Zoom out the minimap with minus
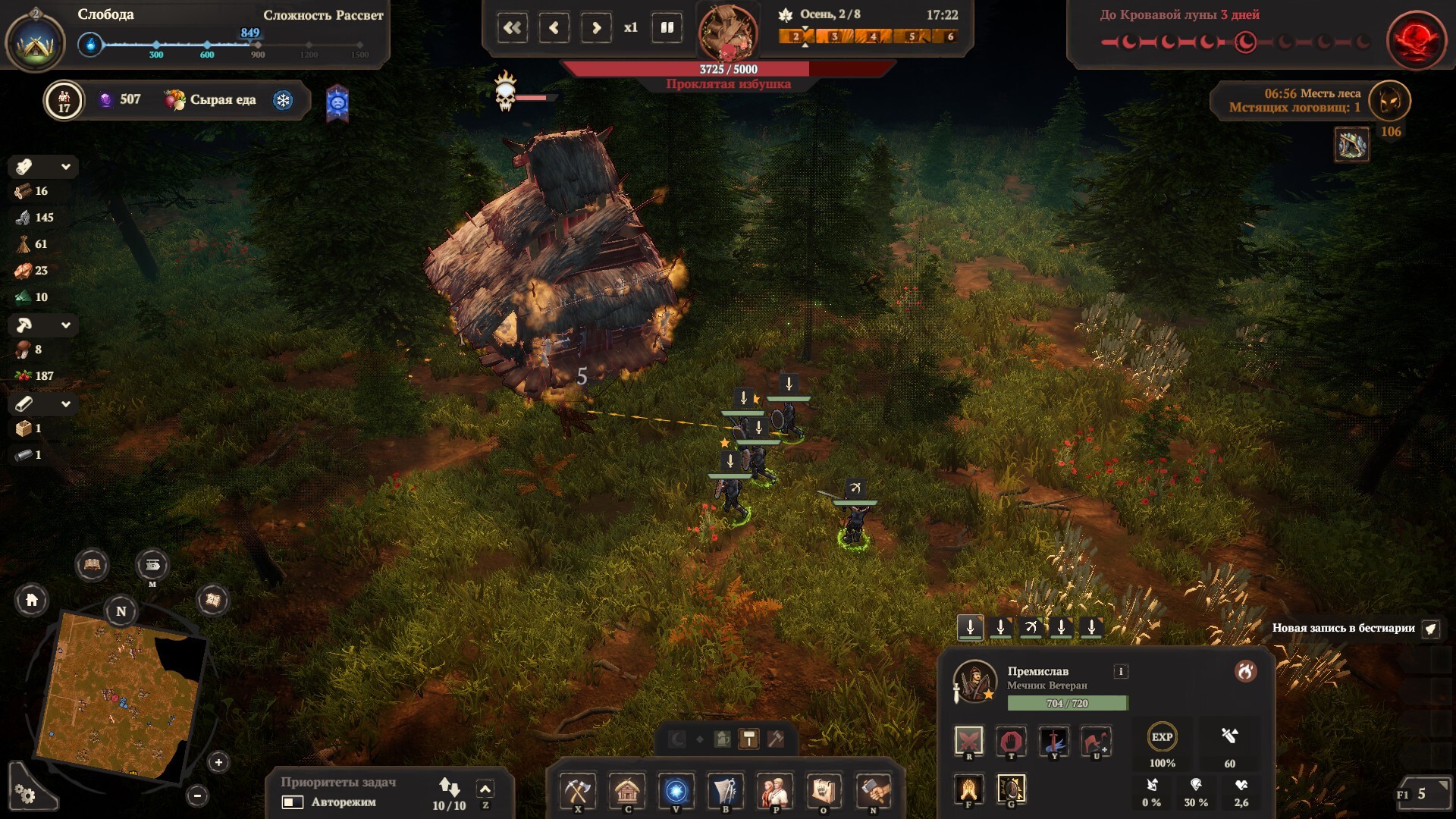Image resolution: width=1456 pixels, height=819 pixels. click(197, 795)
